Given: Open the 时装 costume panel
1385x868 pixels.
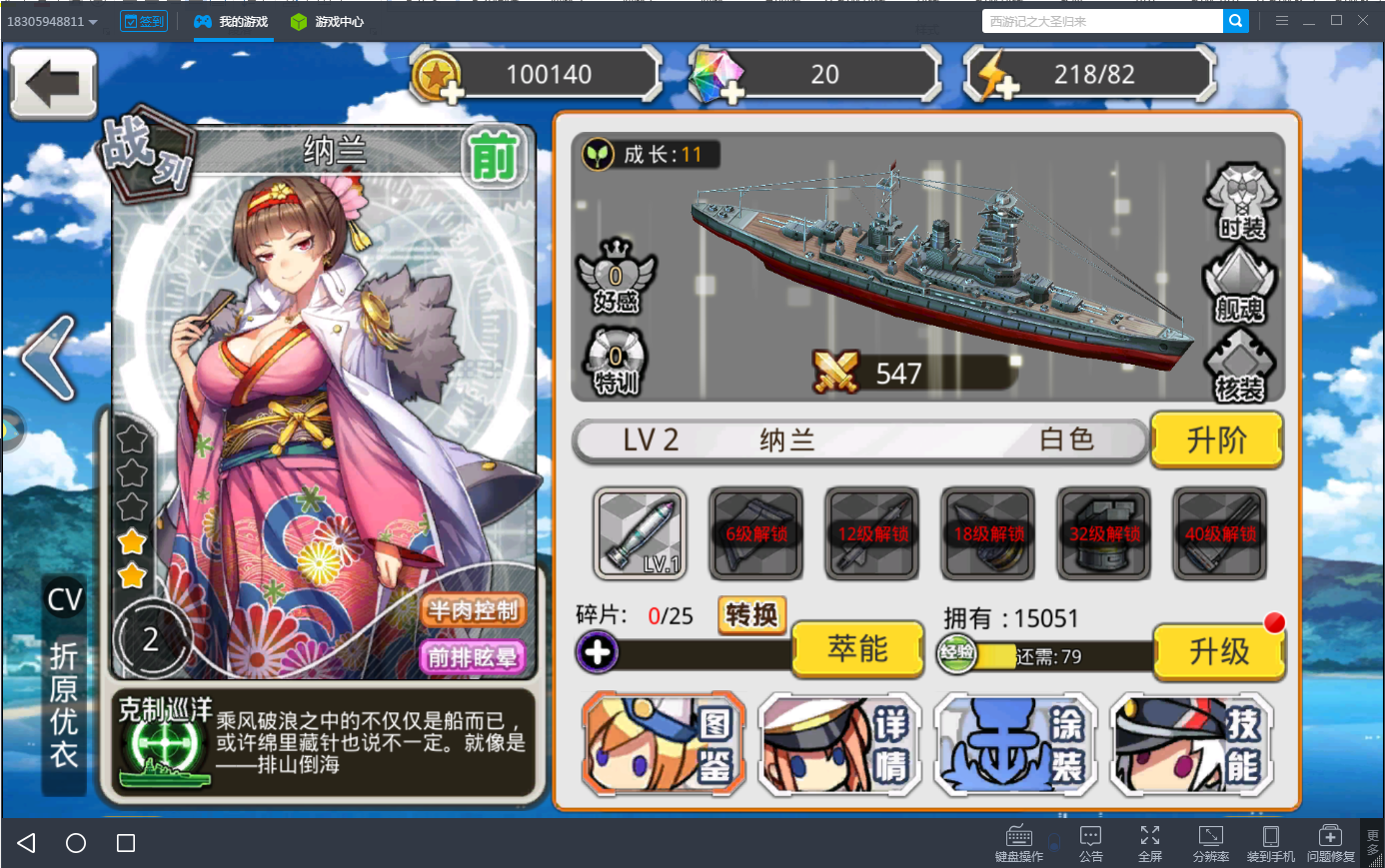Looking at the screenshot, I should tap(1239, 205).
